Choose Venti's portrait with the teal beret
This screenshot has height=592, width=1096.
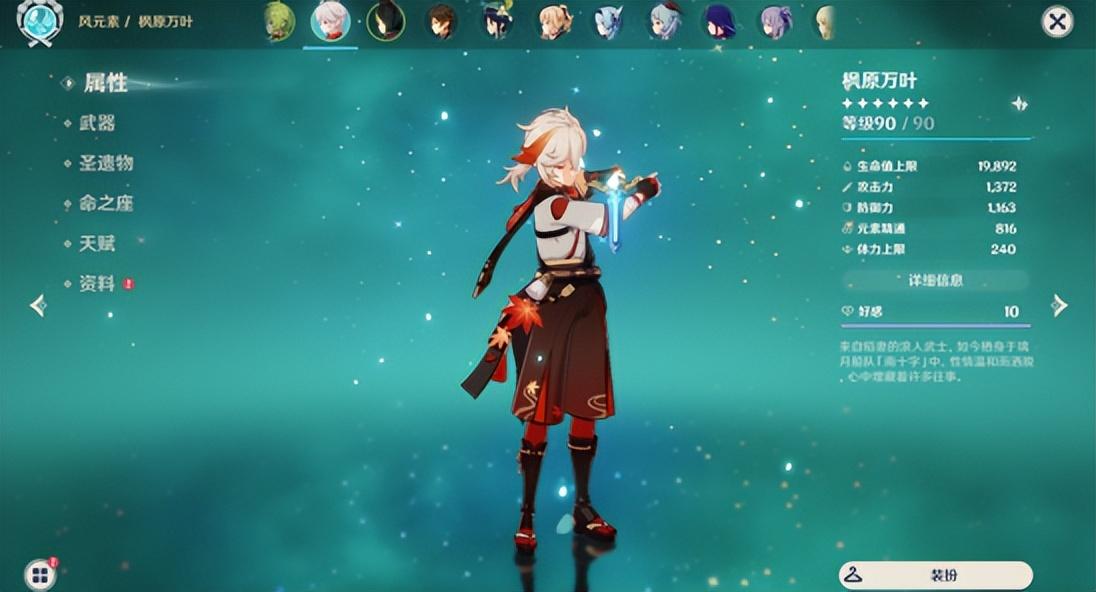coord(496,21)
